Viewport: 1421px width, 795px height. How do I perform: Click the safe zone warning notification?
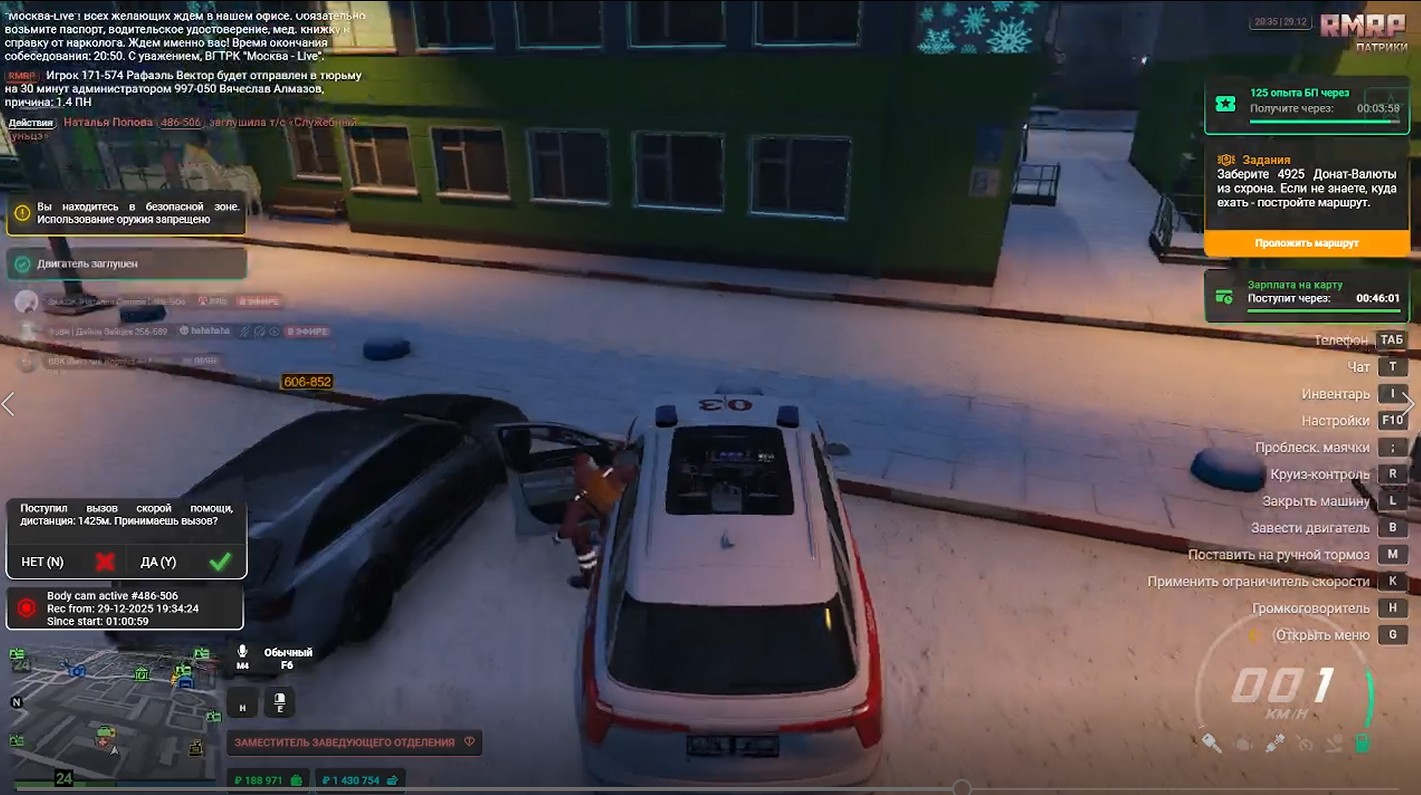(x=126, y=213)
